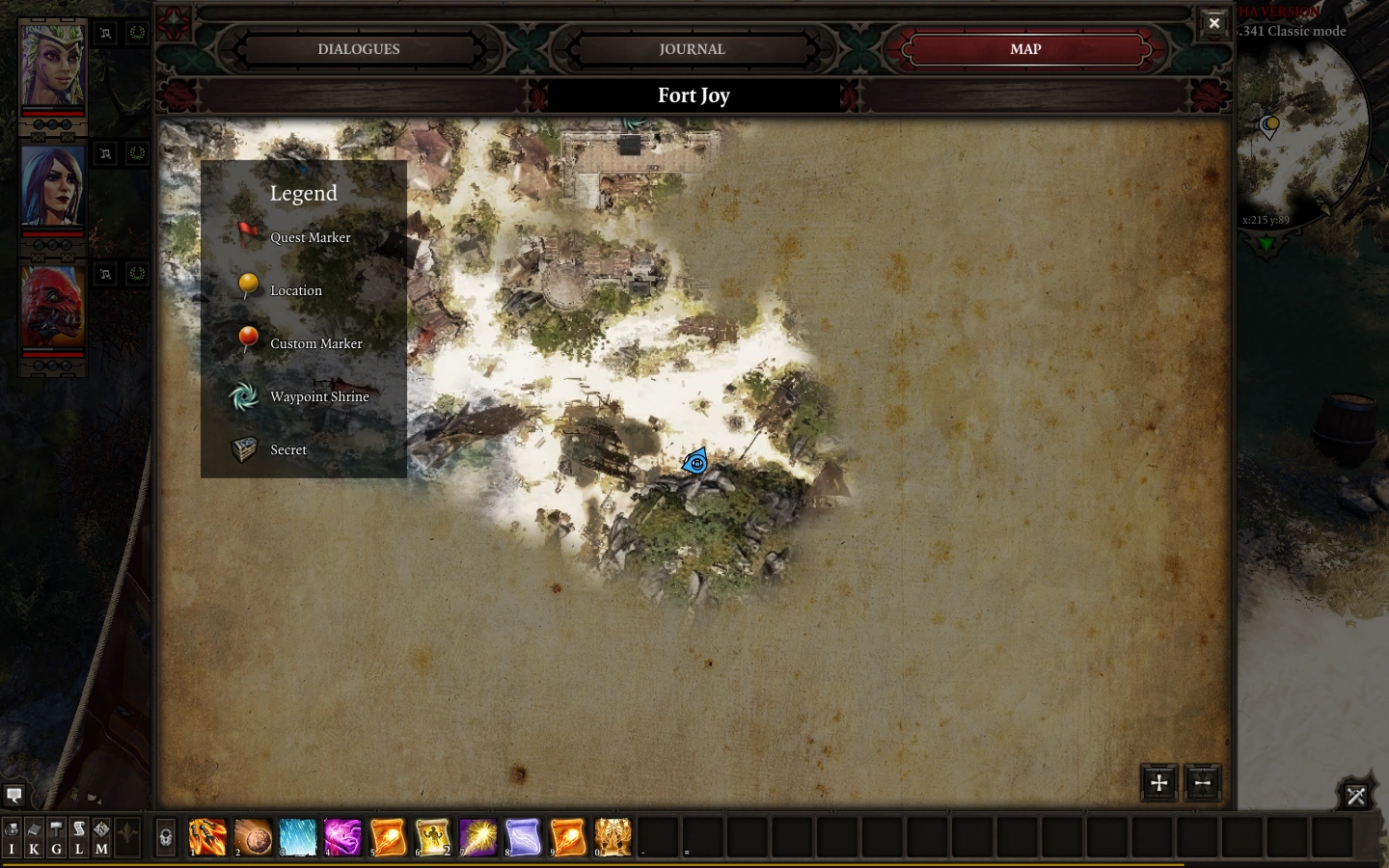The height and width of the screenshot is (868, 1389).
Task: Close the Fort Joy map window
Action: 1213,22
